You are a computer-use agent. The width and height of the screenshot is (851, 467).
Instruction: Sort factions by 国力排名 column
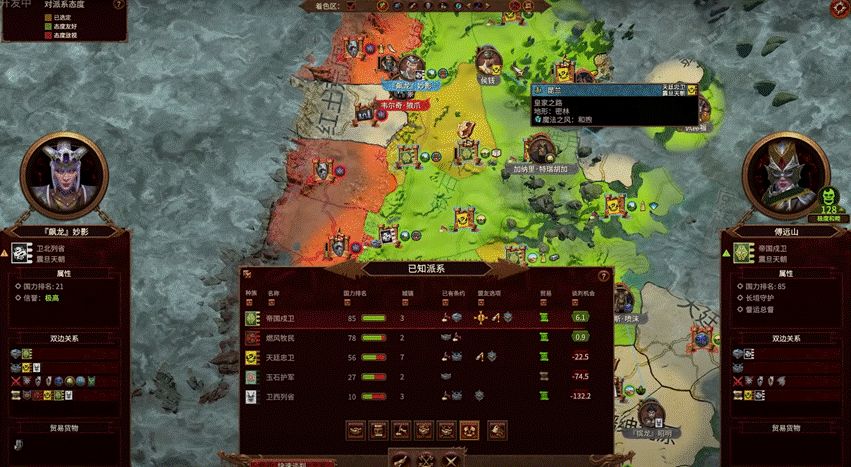[356, 294]
